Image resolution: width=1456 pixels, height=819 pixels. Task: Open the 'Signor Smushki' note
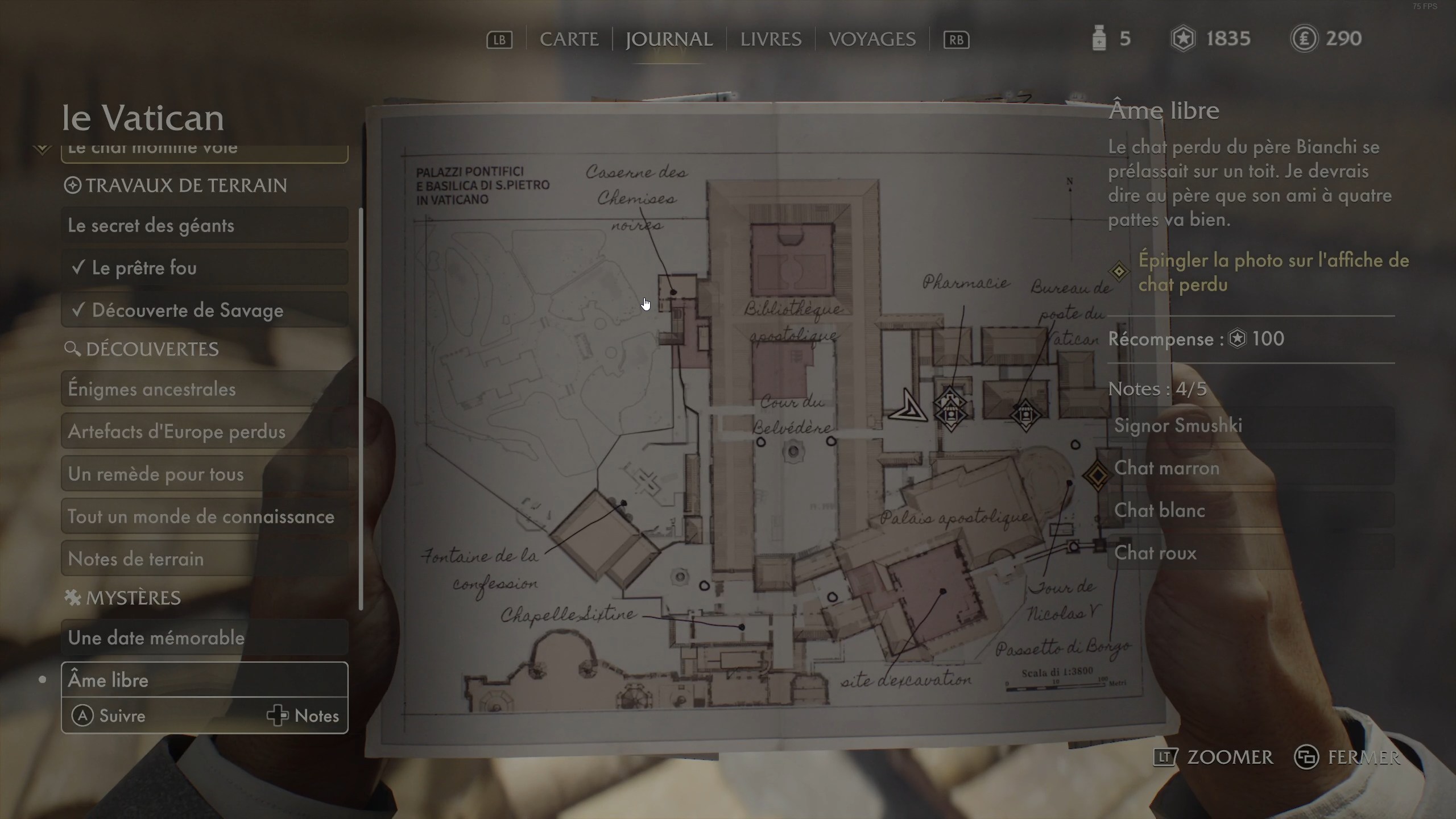(1251, 425)
